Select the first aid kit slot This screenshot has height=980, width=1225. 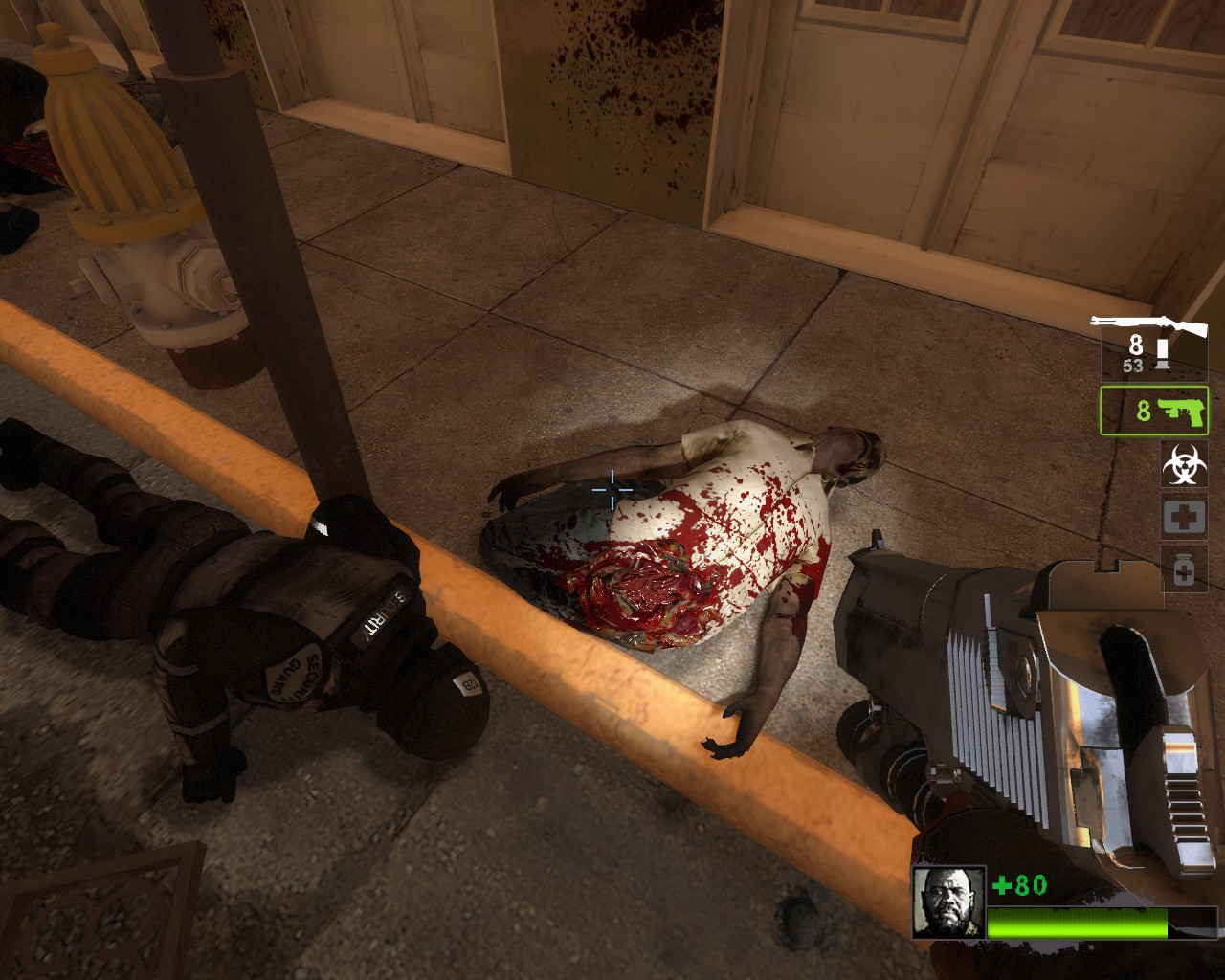click(1184, 517)
